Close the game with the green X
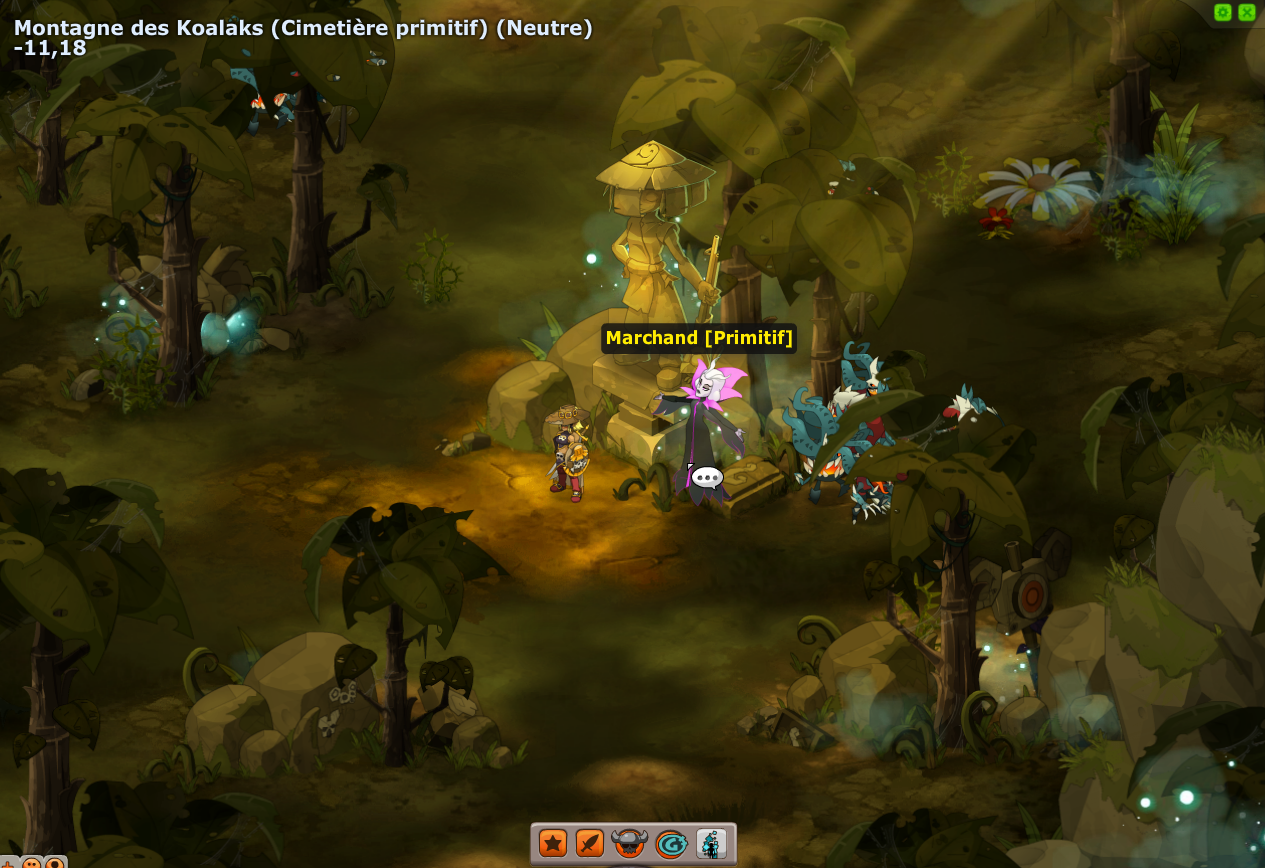This screenshot has width=1265, height=868. tap(1247, 12)
